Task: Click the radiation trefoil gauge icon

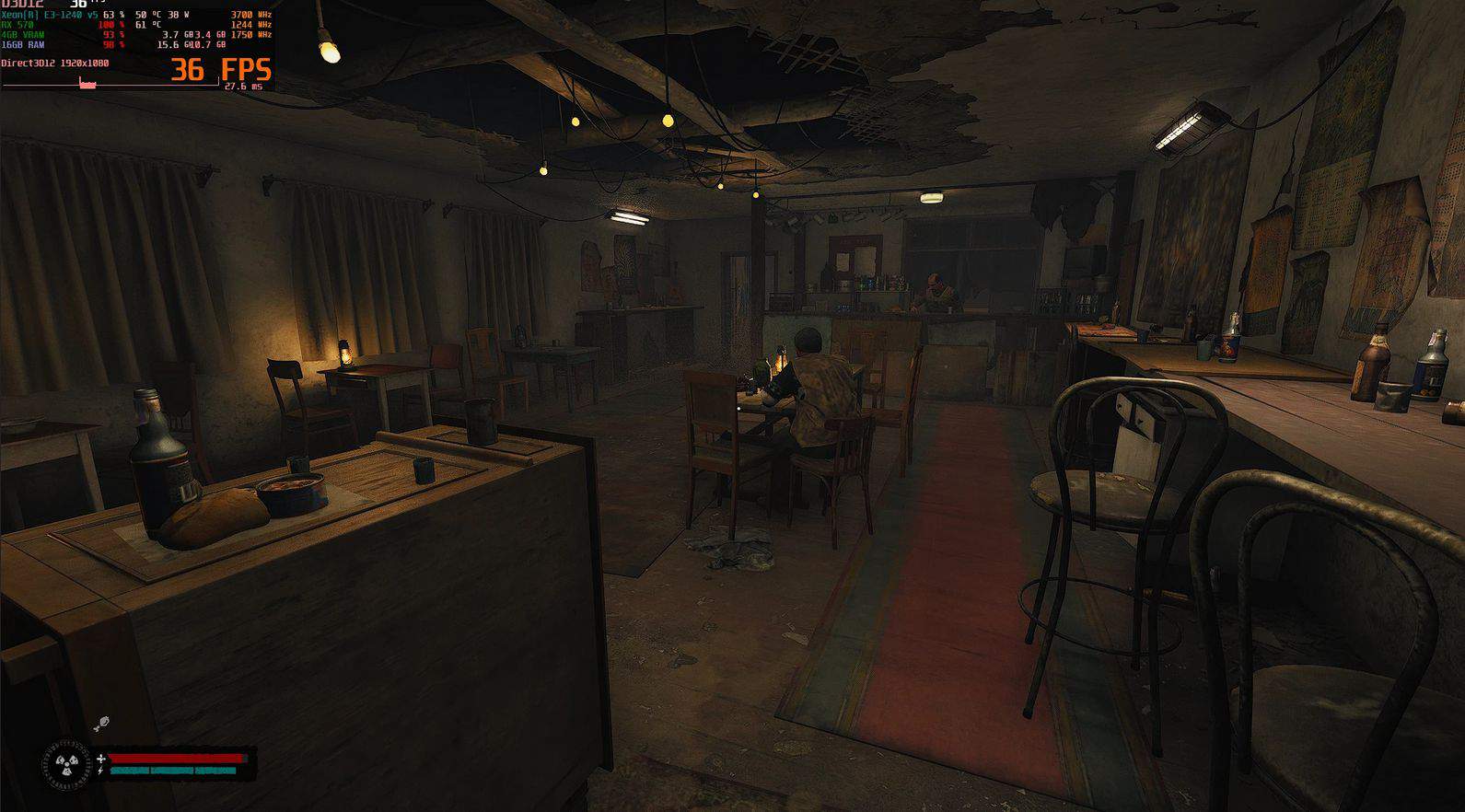Action: pos(66,763)
